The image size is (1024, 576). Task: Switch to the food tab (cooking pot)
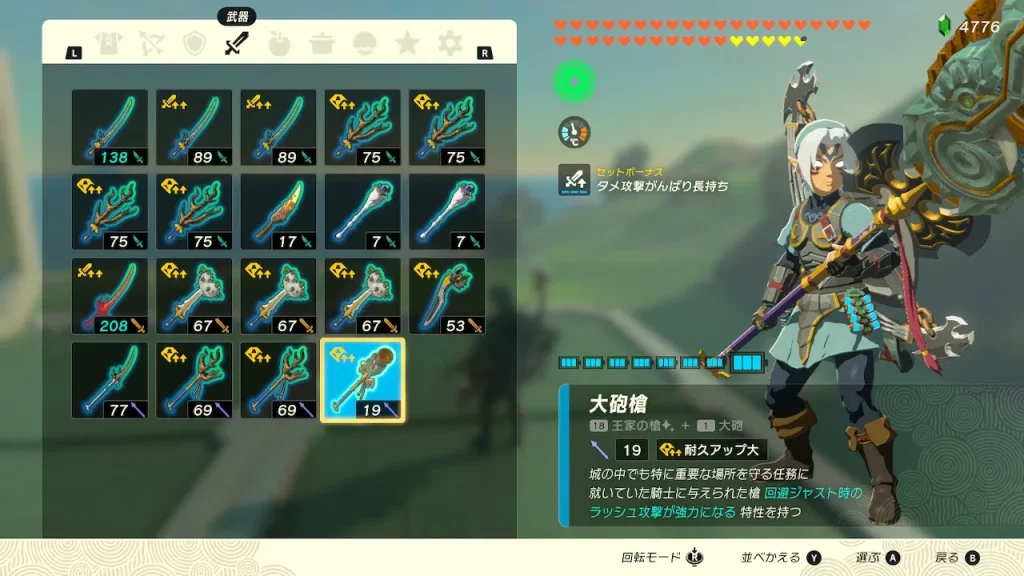click(322, 44)
